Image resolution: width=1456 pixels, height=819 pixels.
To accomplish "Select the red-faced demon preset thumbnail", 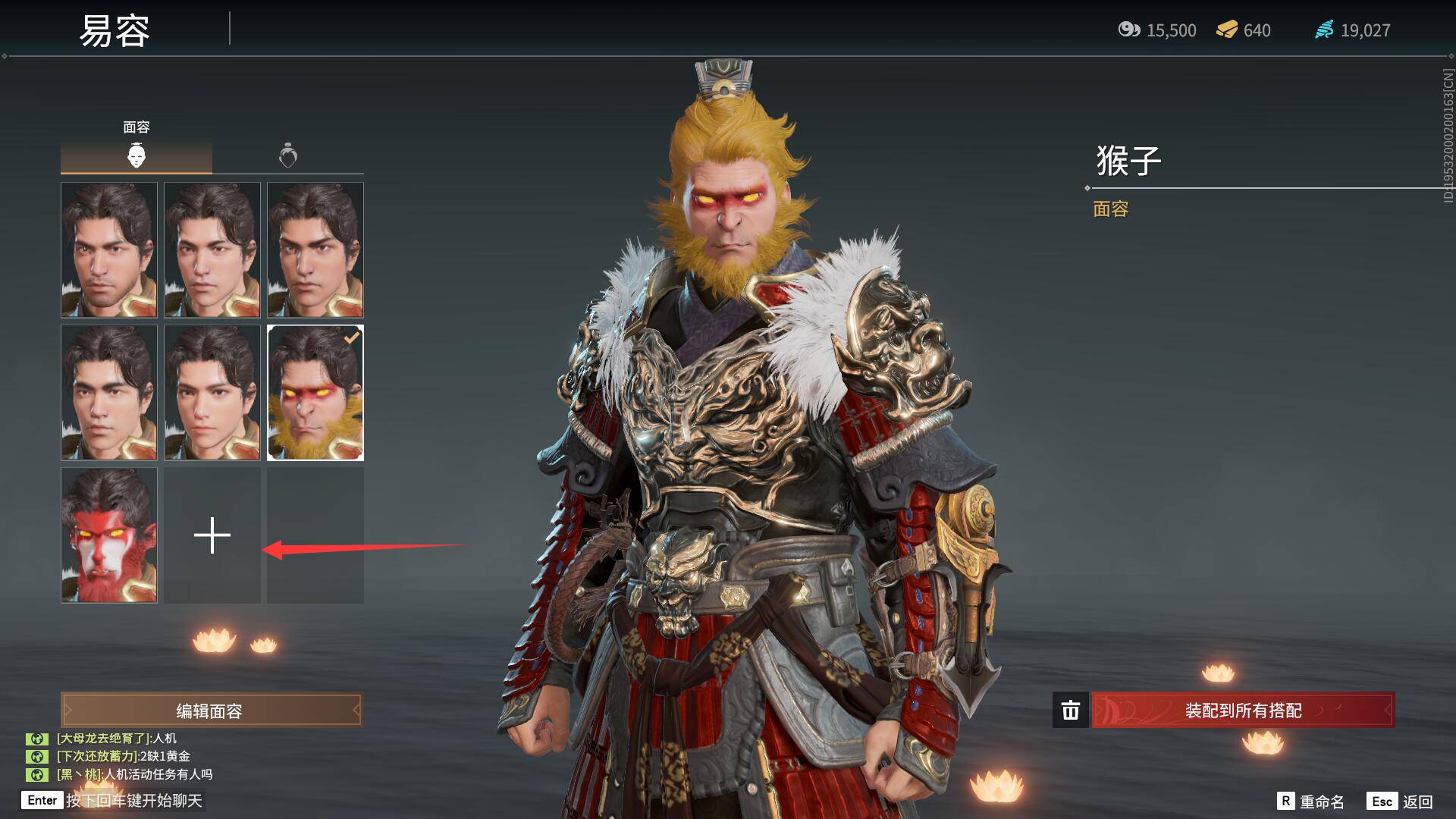I will pos(109,535).
